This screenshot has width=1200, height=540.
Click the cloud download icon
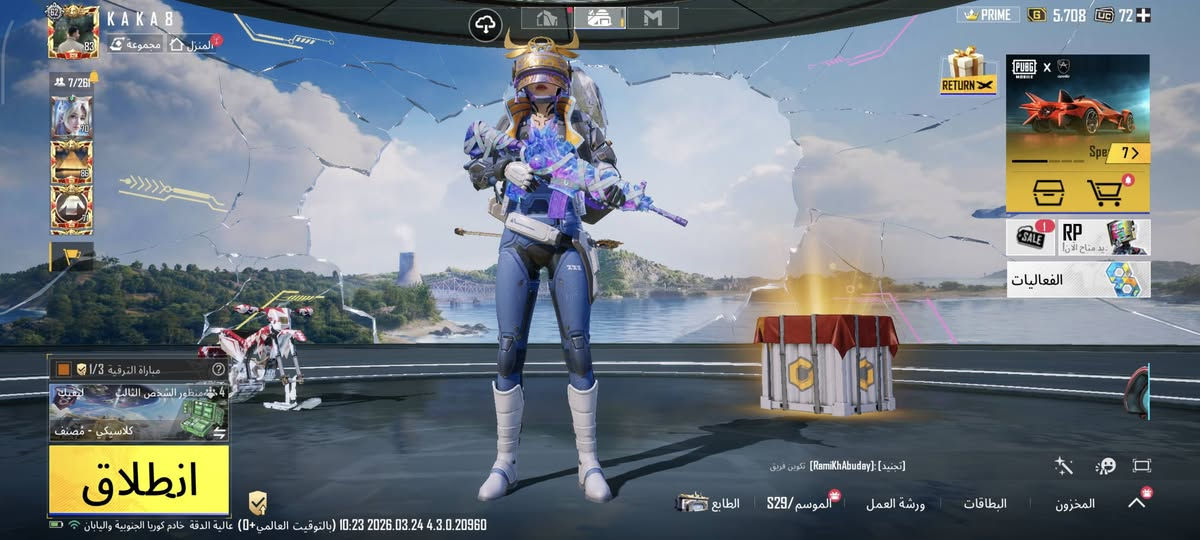tap(486, 22)
